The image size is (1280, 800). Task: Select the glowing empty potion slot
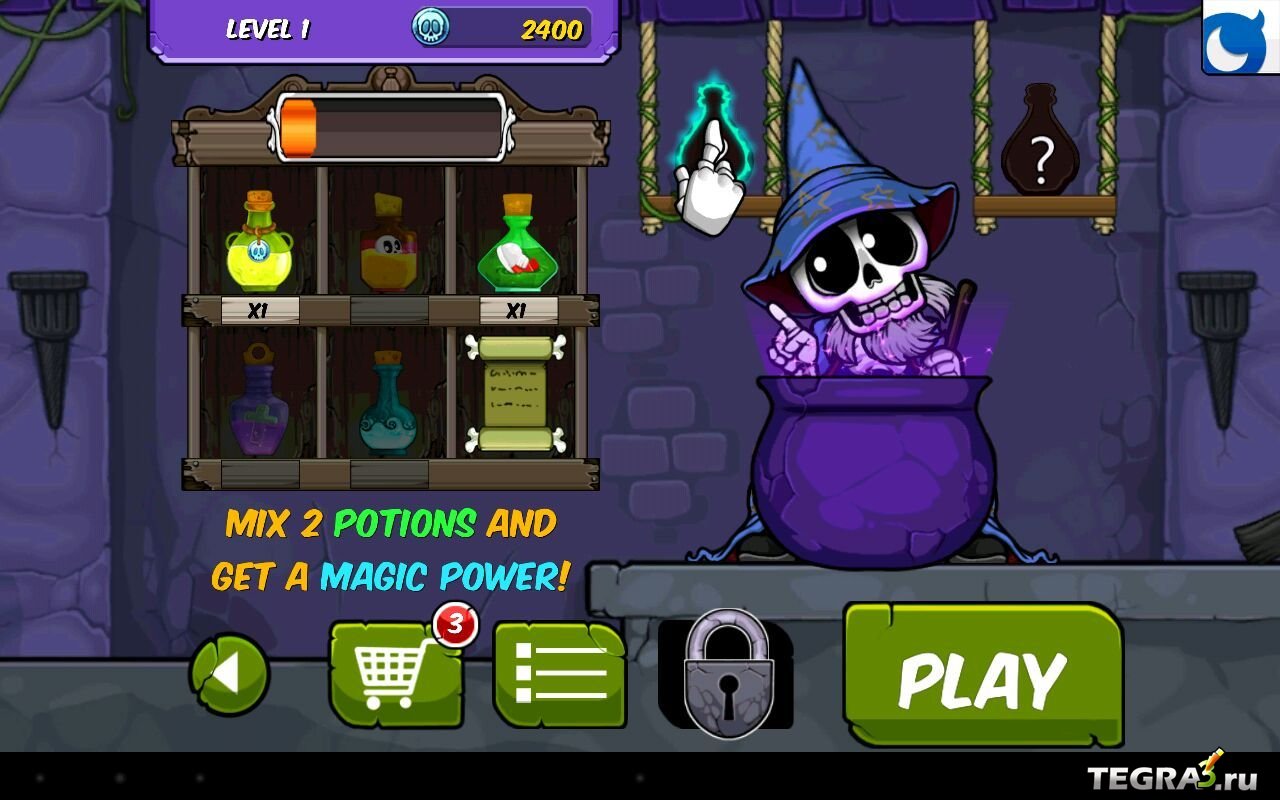[712, 140]
